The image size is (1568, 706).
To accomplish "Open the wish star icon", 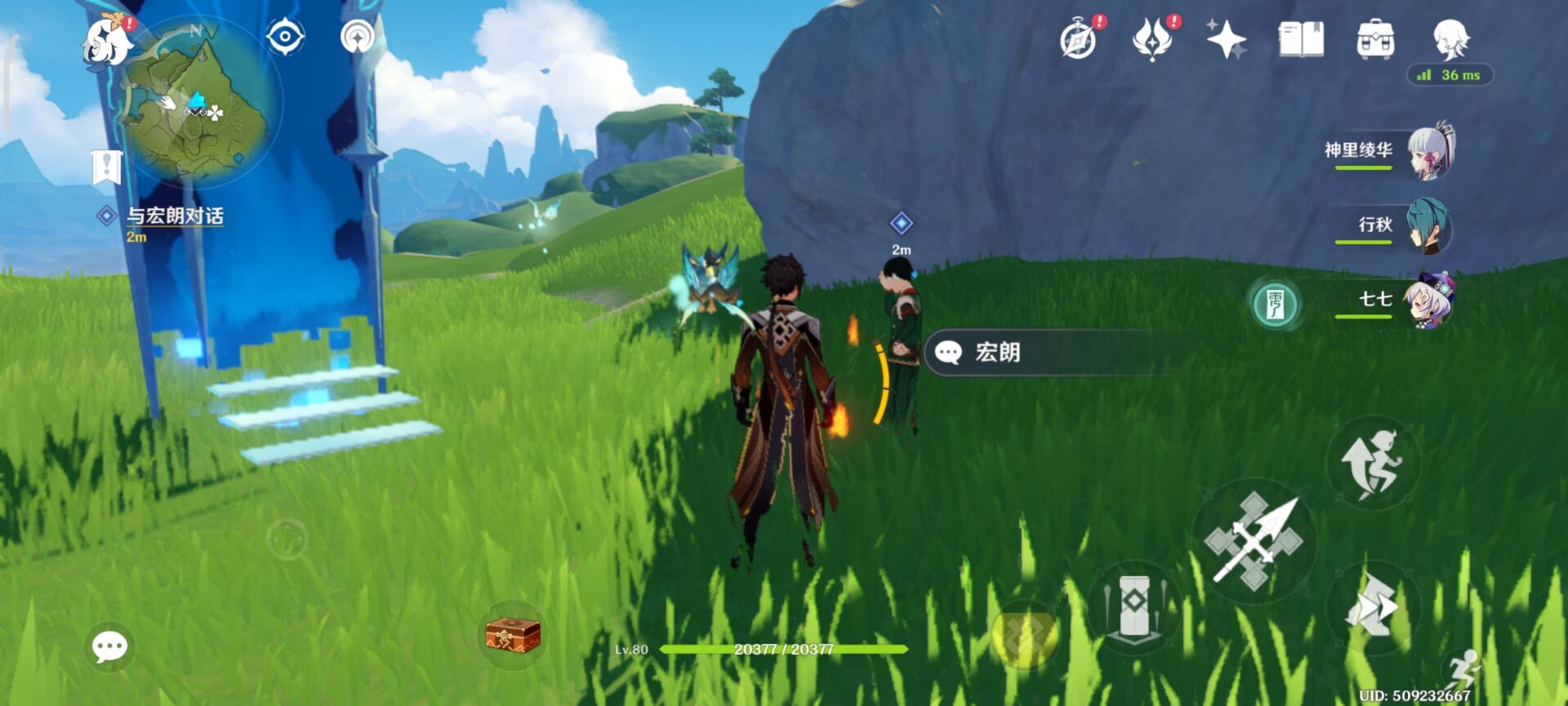I will pyautogui.click(x=1226, y=39).
